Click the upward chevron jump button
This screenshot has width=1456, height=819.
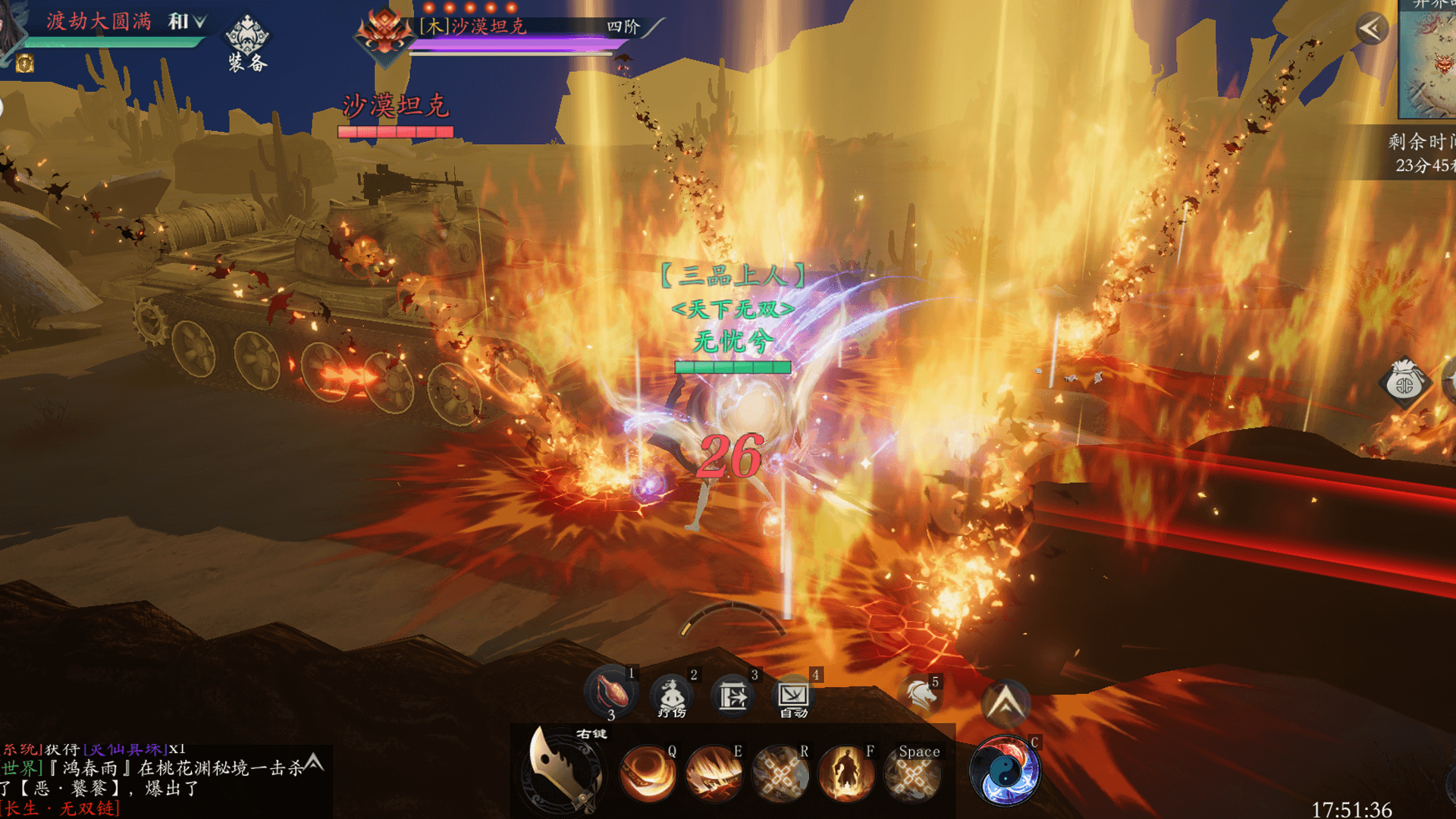pos(1006,703)
